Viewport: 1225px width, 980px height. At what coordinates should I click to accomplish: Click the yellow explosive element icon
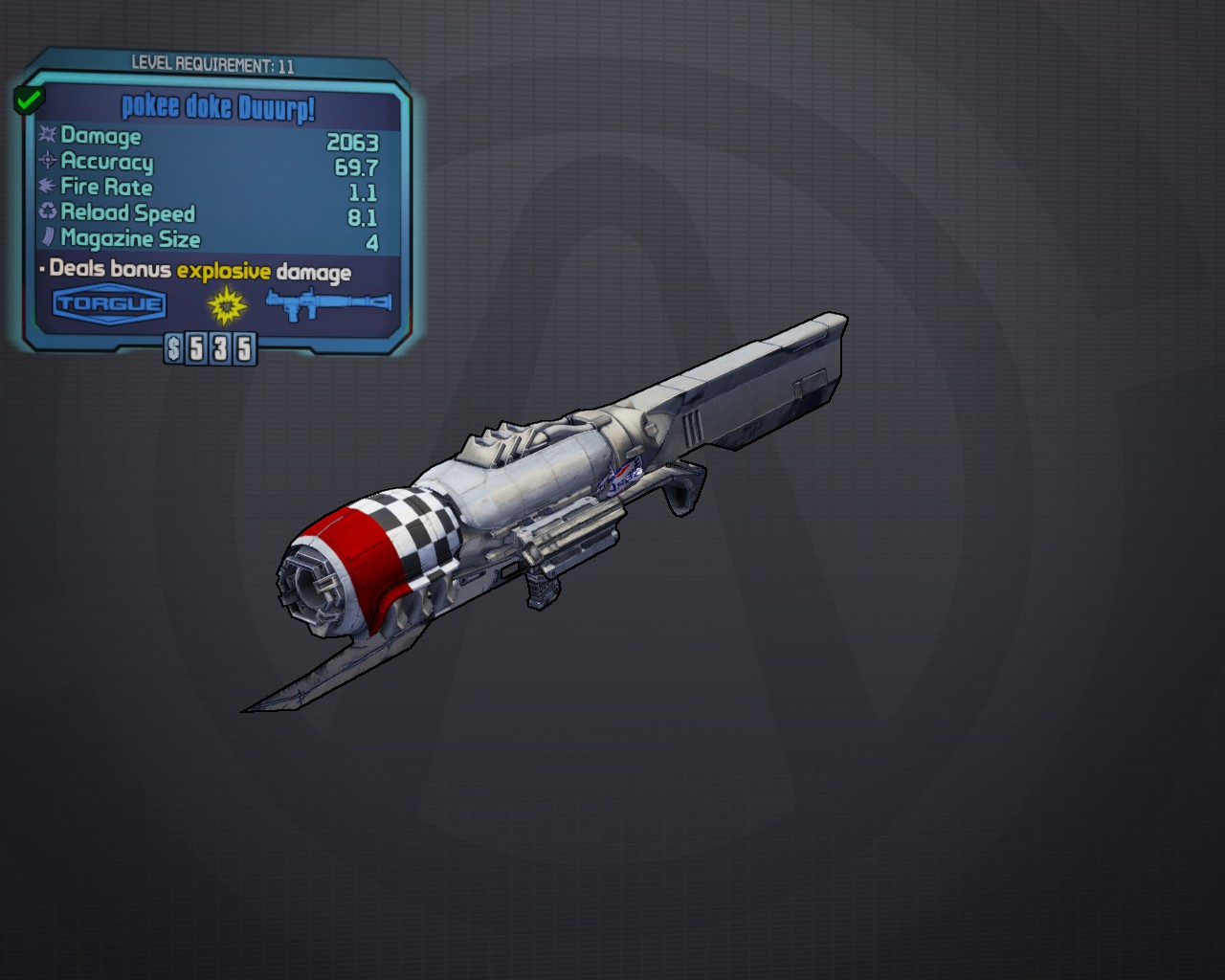point(227,306)
